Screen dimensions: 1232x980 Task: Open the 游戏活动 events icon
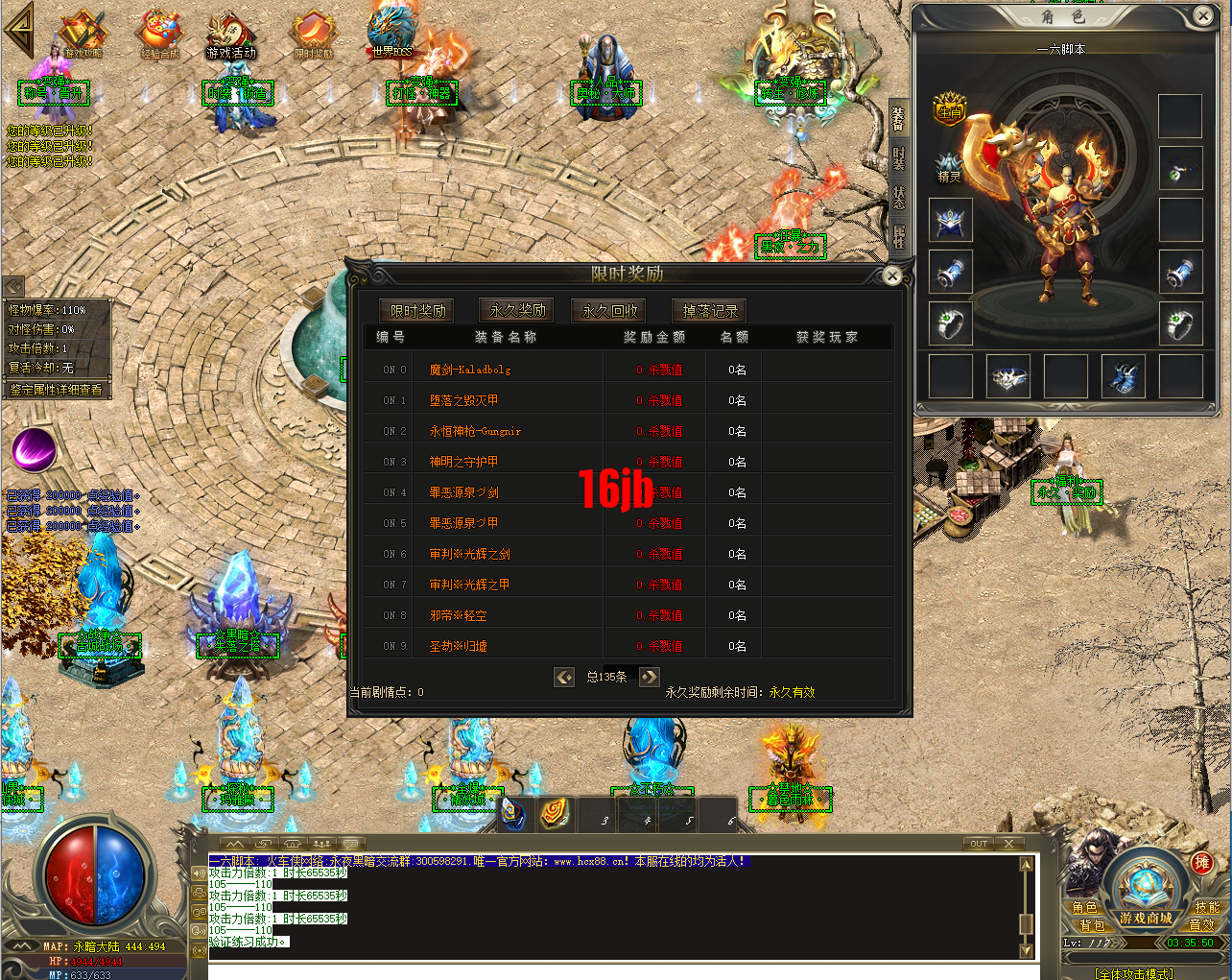231,35
